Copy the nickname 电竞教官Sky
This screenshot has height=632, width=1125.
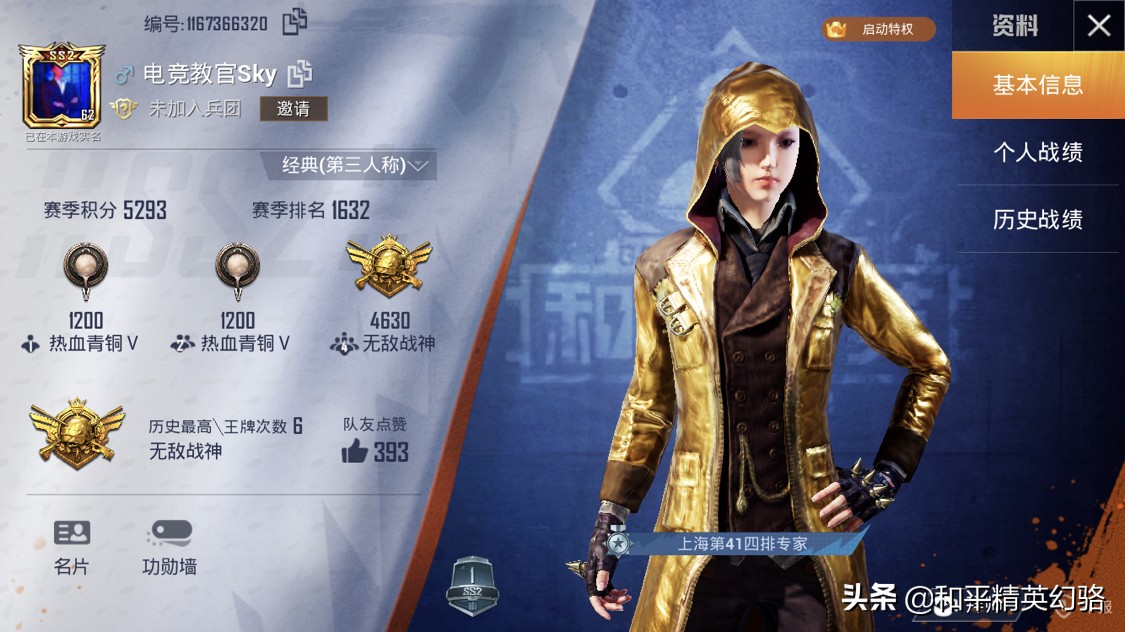click(x=300, y=73)
